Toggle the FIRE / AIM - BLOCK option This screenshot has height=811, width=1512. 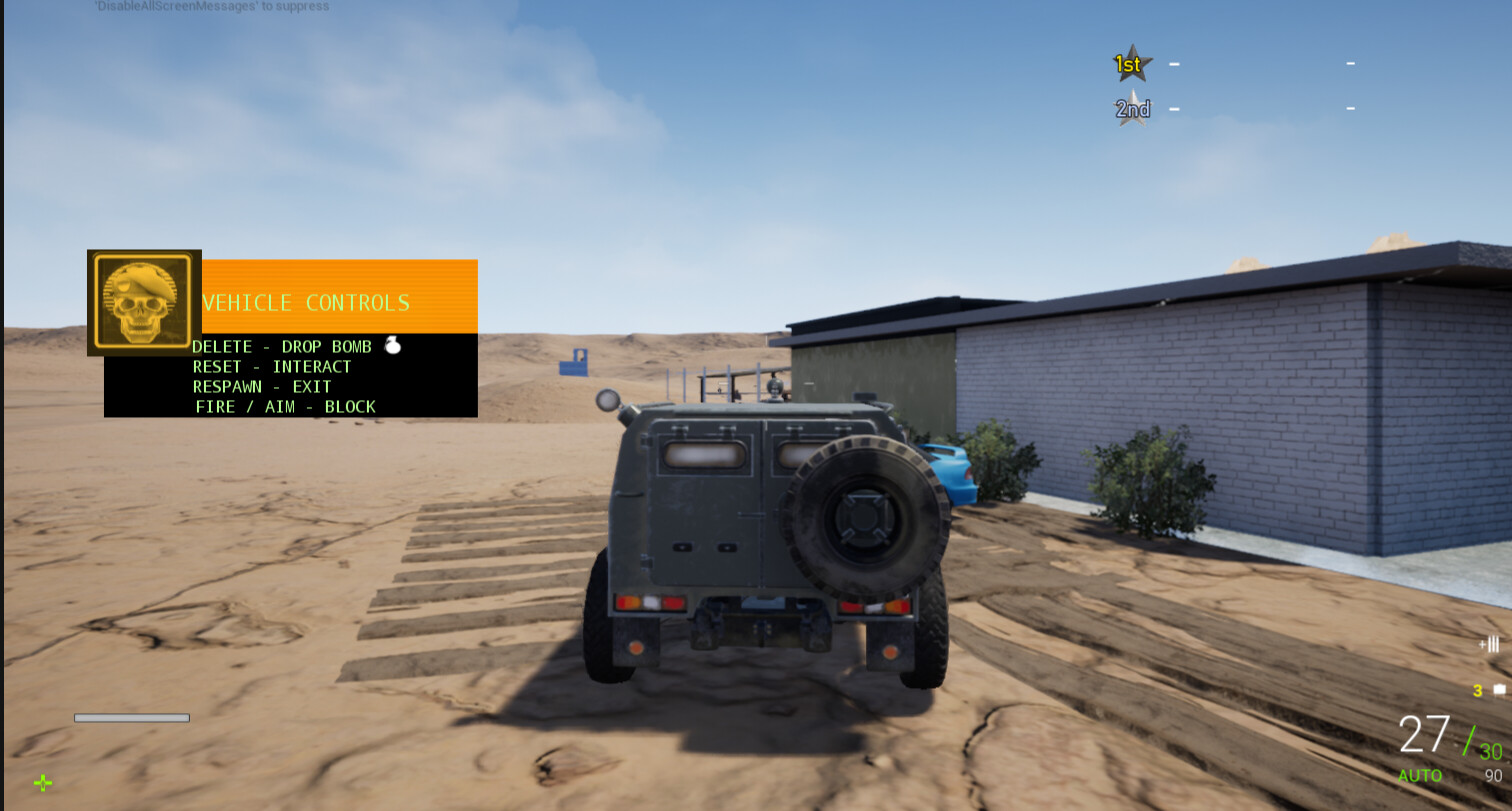click(284, 406)
